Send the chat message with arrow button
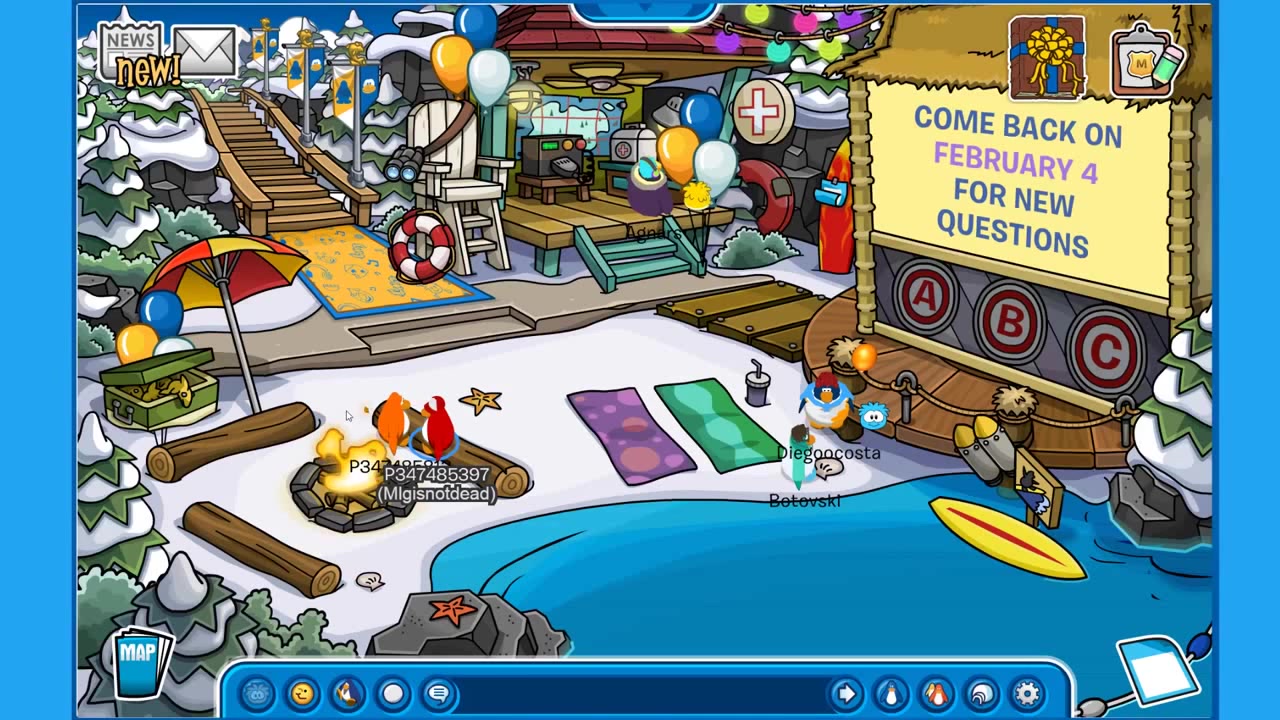Viewport: 1280px width, 720px height. [x=846, y=693]
